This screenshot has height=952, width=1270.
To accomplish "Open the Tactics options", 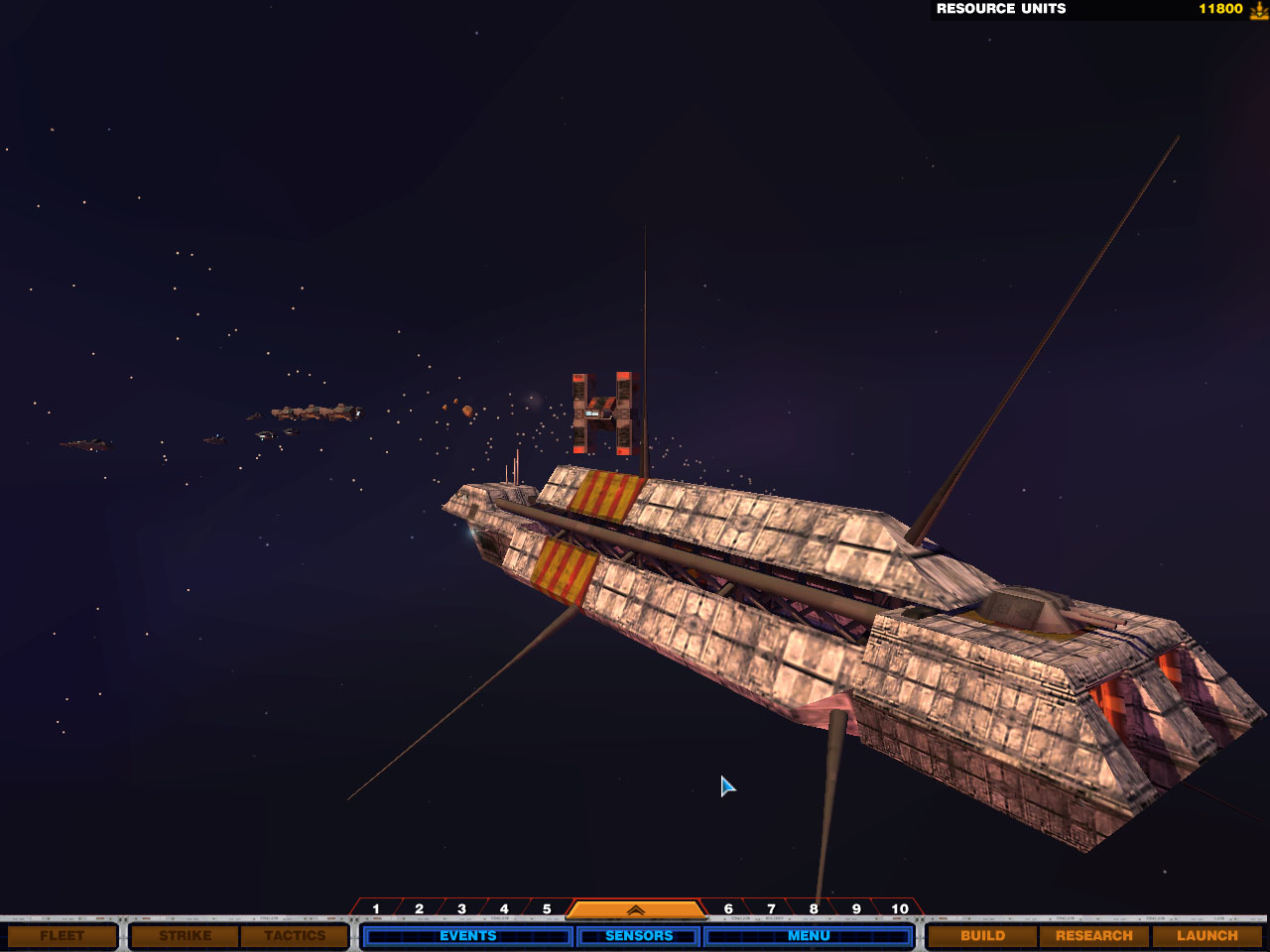I will [295, 935].
